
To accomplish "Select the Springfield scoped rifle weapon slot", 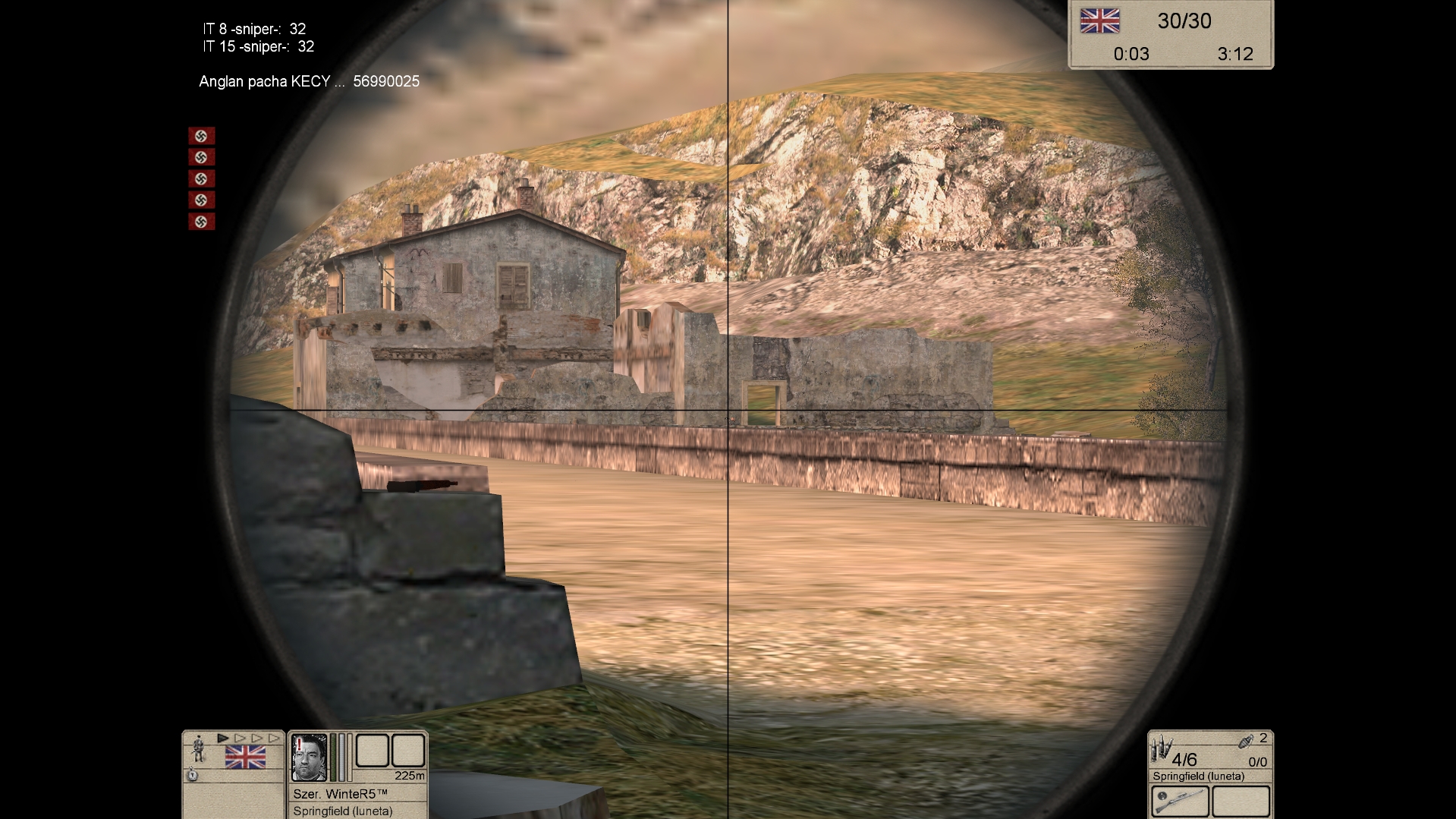I will [x=1180, y=801].
